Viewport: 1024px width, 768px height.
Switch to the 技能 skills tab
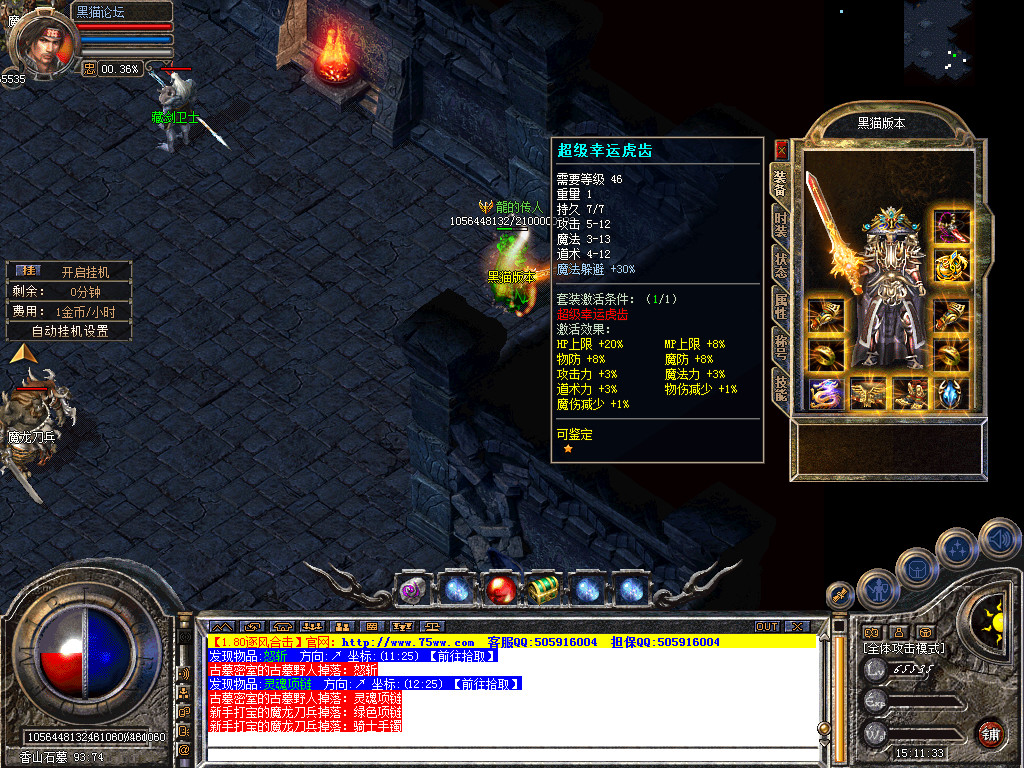781,386
